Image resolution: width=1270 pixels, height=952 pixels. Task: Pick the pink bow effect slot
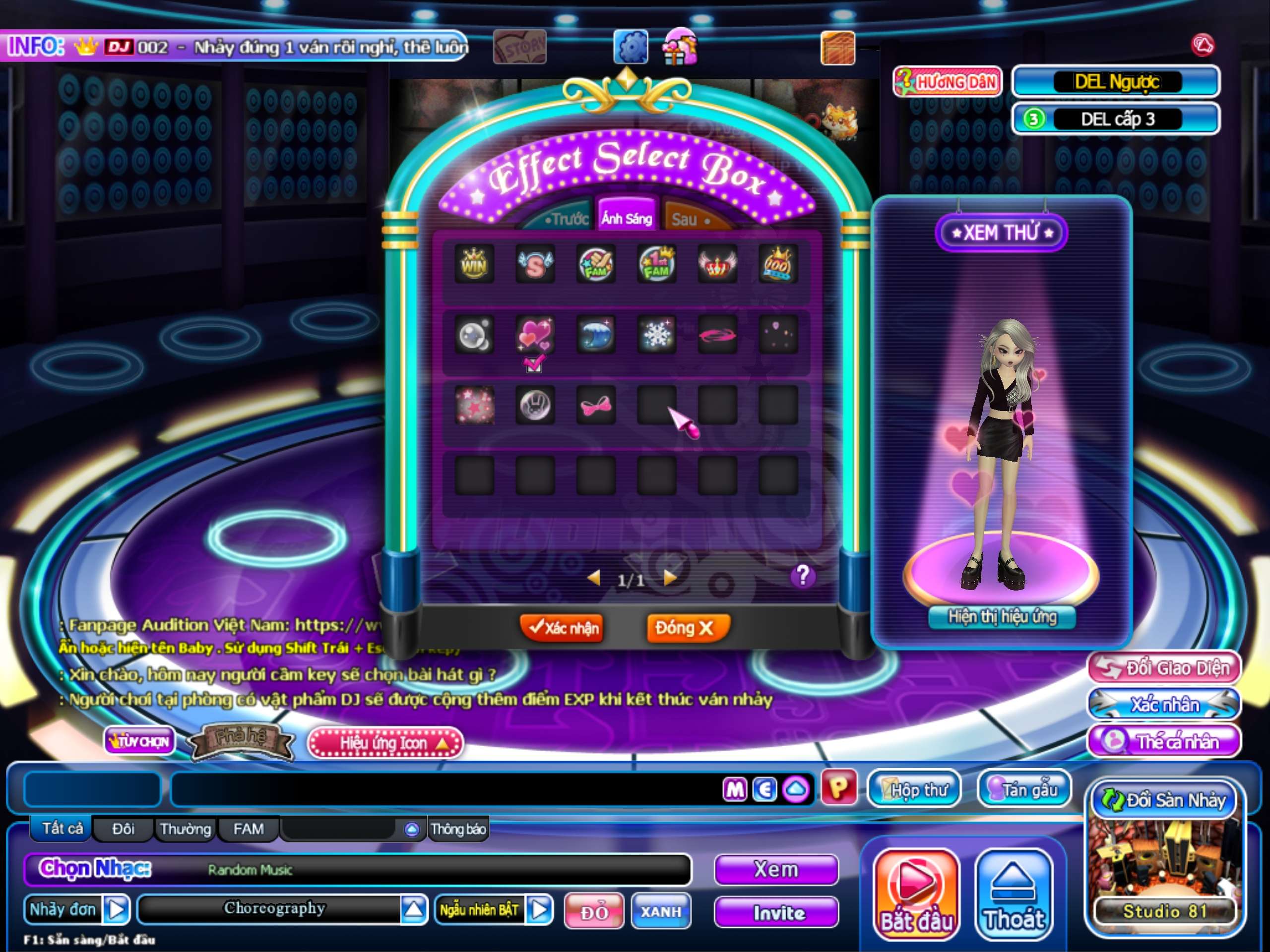click(595, 406)
